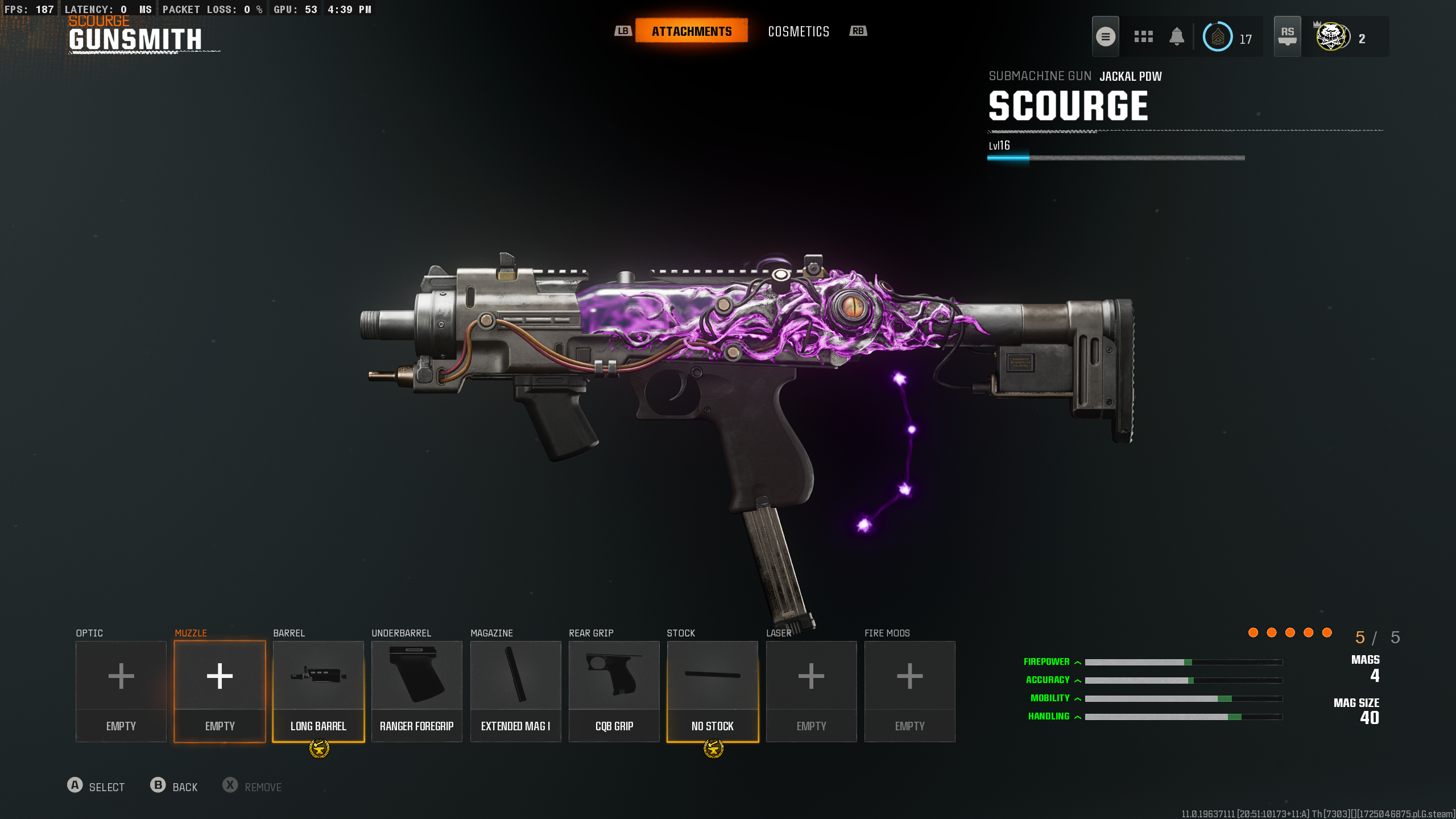Click the Back button
The height and width of the screenshot is (819, 1456).
point(174,787)
